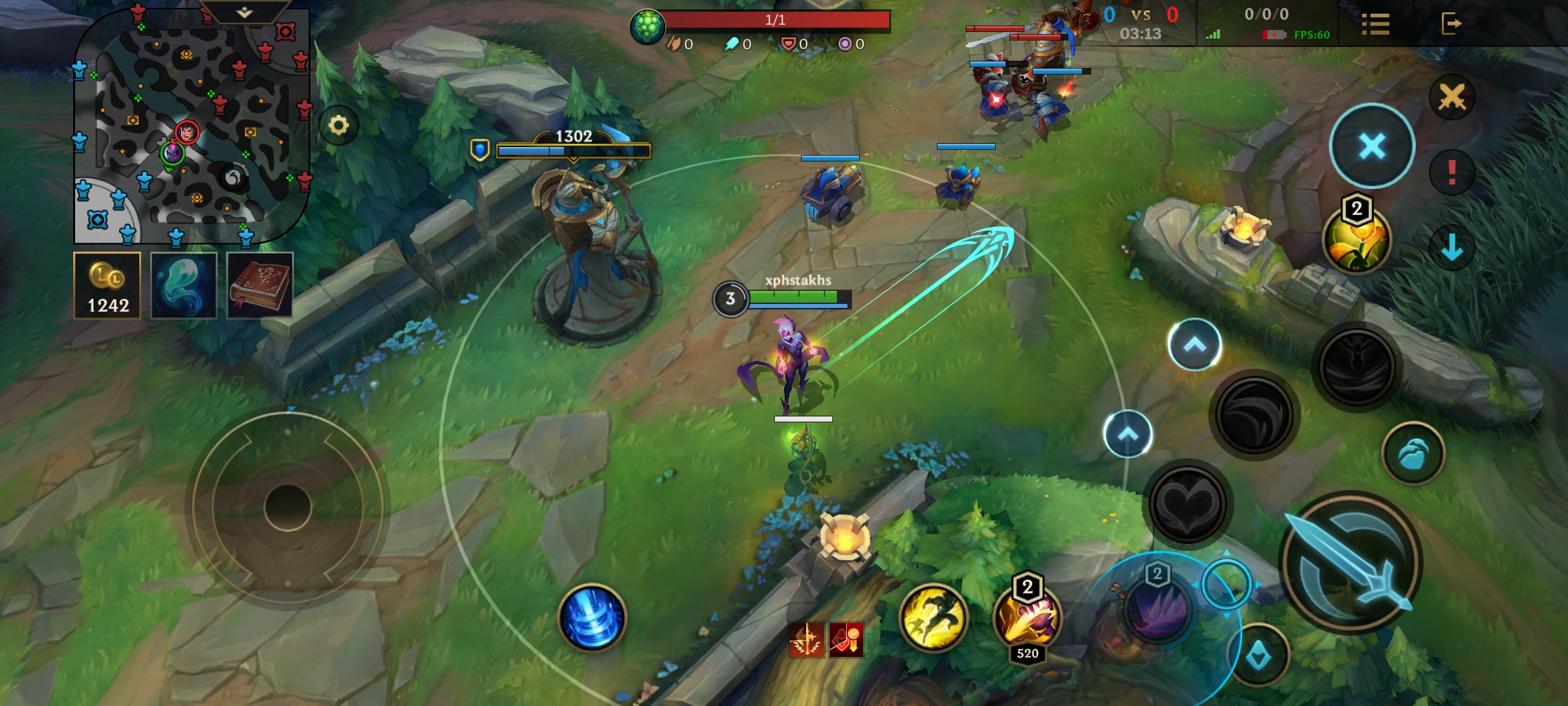Open settings with the gear icon
The image size is (1568, 706).
coord(338,125)
